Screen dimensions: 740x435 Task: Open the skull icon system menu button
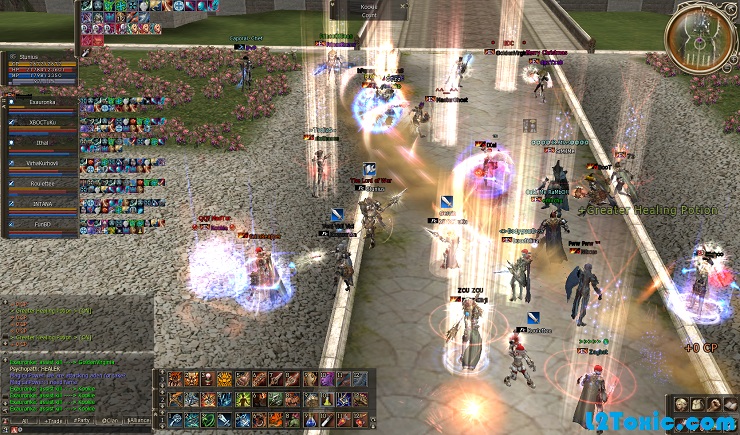tap(679, 404)
